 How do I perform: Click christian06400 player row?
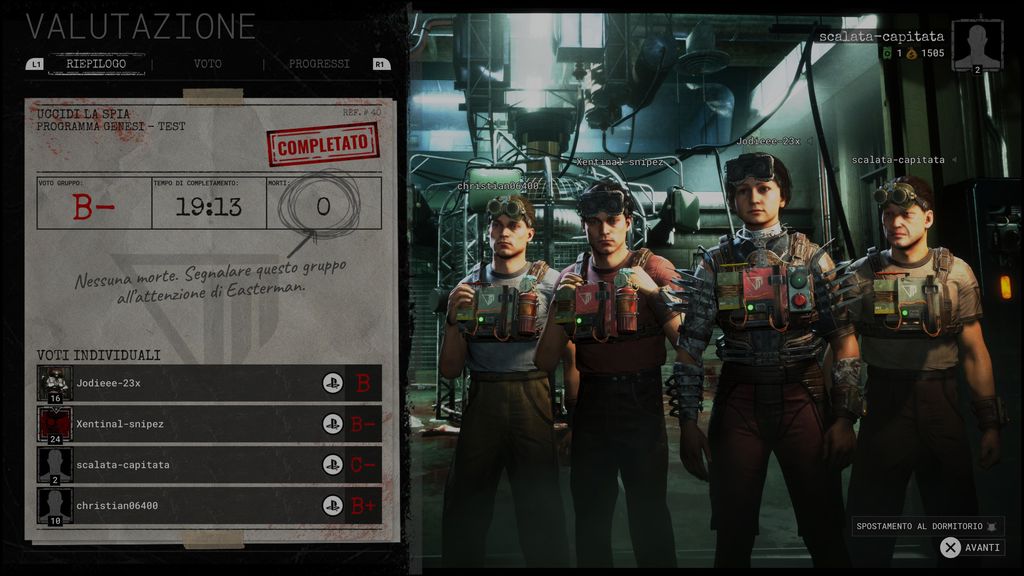coord(209,506)
